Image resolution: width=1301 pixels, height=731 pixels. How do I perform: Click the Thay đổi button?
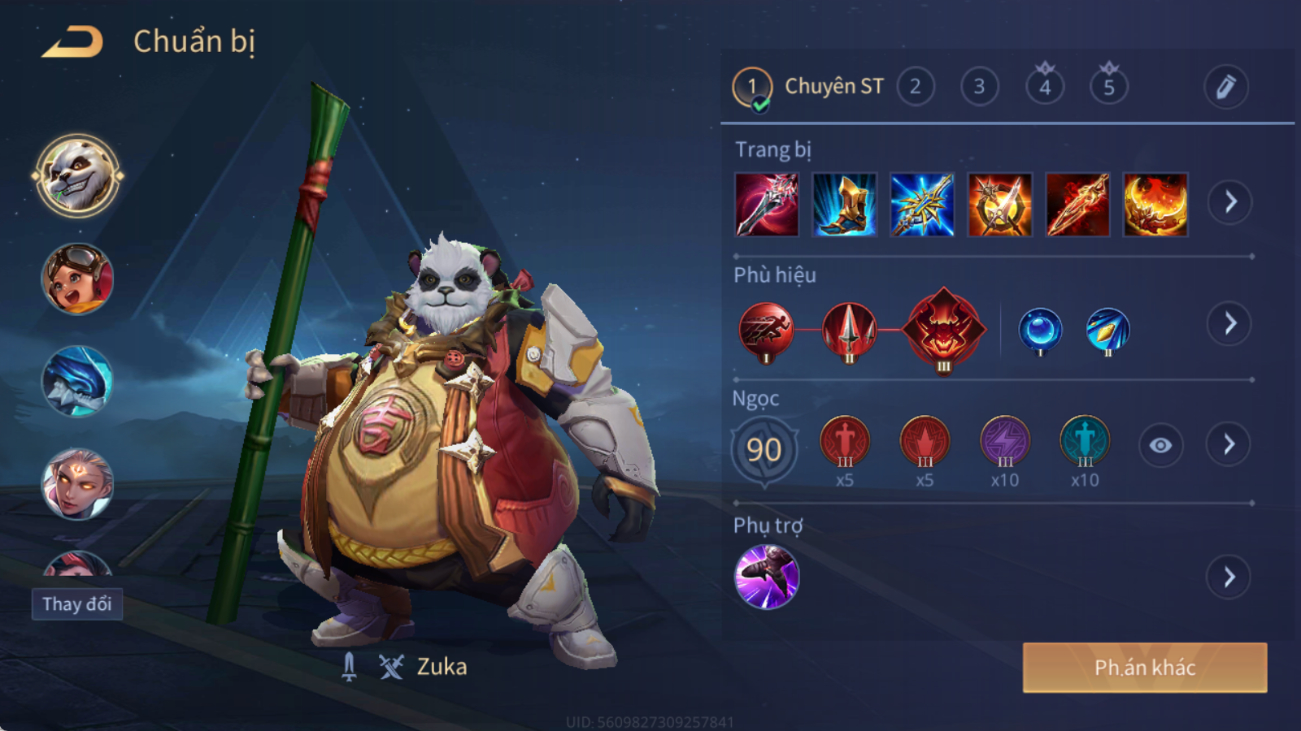tap(77, 604)
